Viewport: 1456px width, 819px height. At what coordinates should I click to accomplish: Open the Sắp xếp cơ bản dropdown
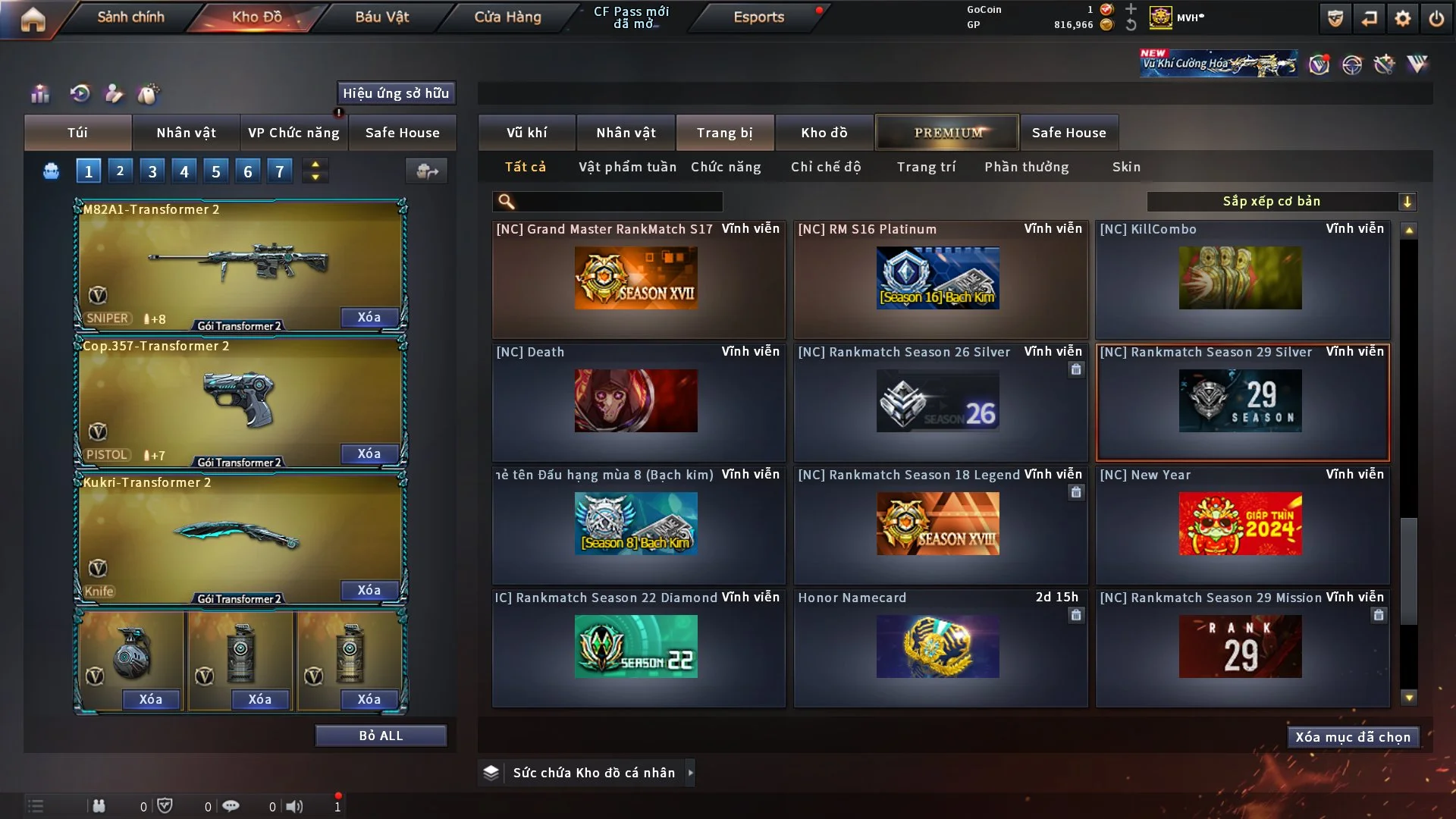1281,201
